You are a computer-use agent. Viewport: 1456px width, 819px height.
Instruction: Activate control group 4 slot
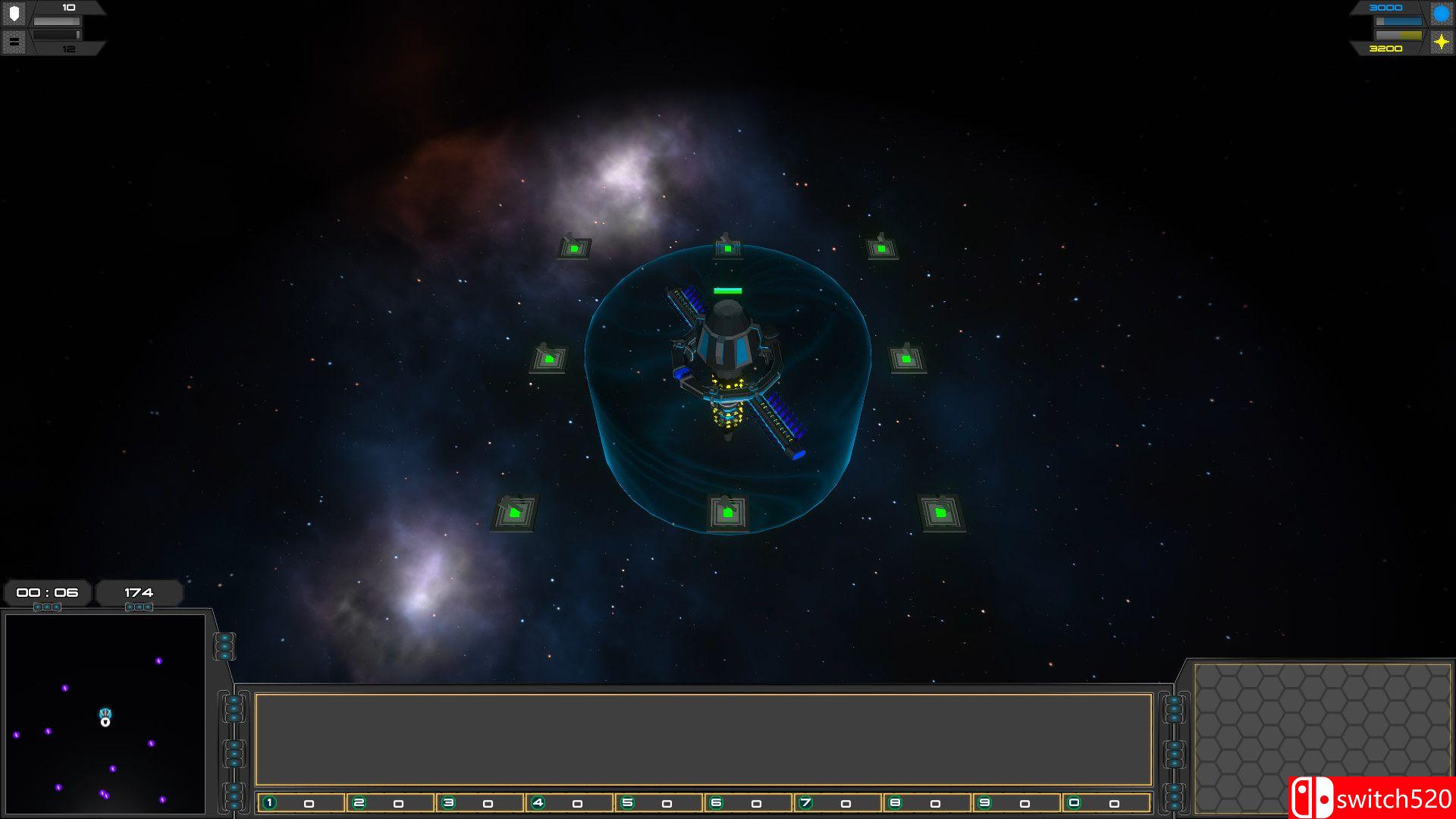pyautogui.click(x=570, y=803)
